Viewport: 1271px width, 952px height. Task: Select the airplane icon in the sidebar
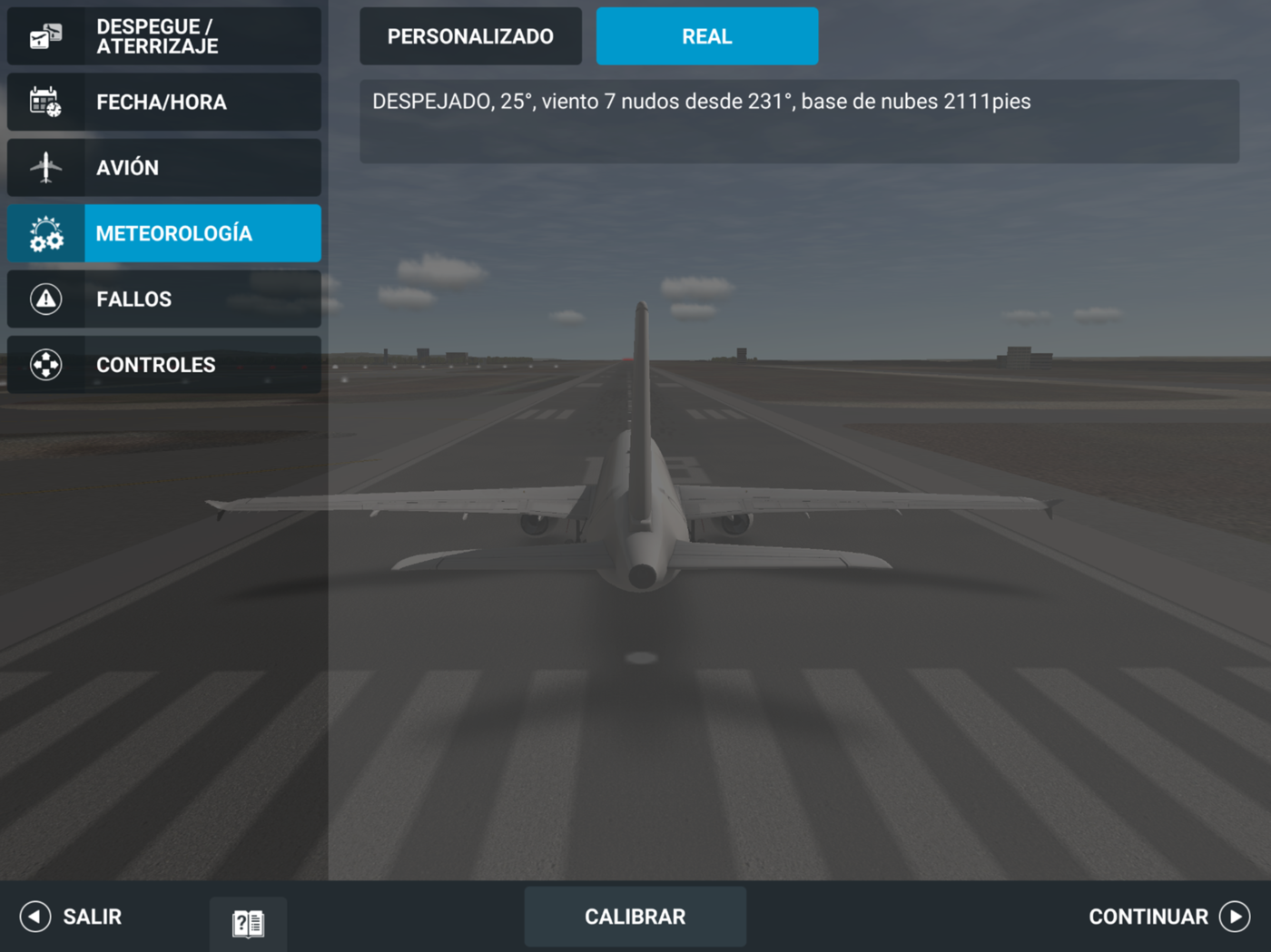click(45, 168)
